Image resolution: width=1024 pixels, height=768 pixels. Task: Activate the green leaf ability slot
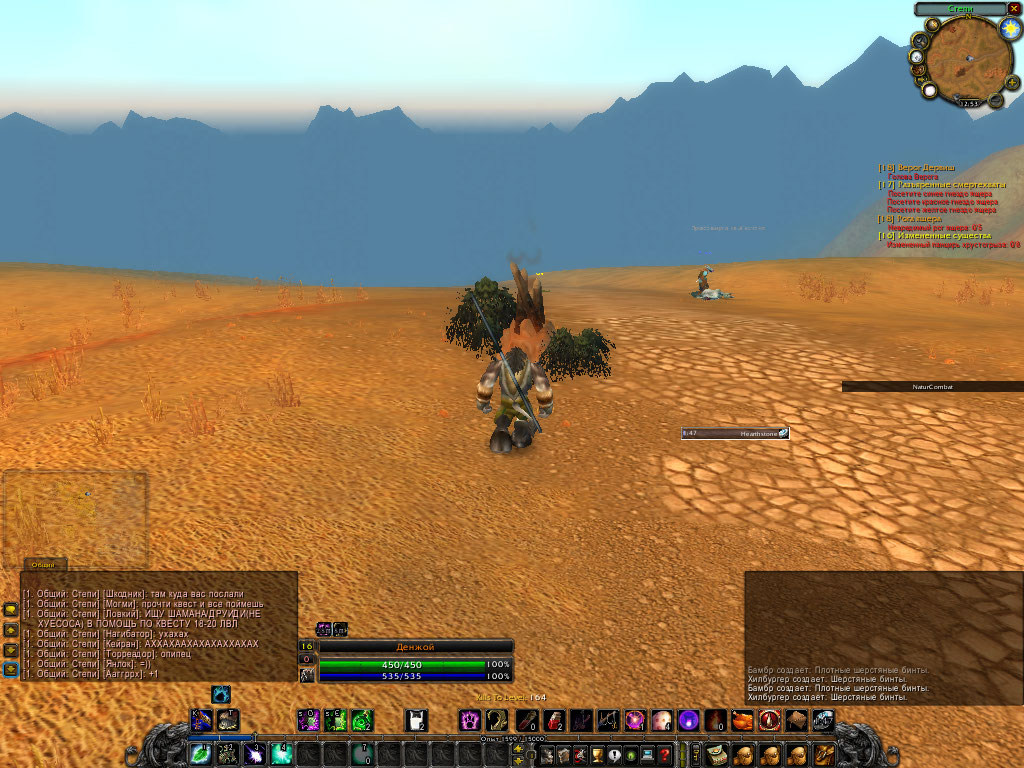(201, 753)
